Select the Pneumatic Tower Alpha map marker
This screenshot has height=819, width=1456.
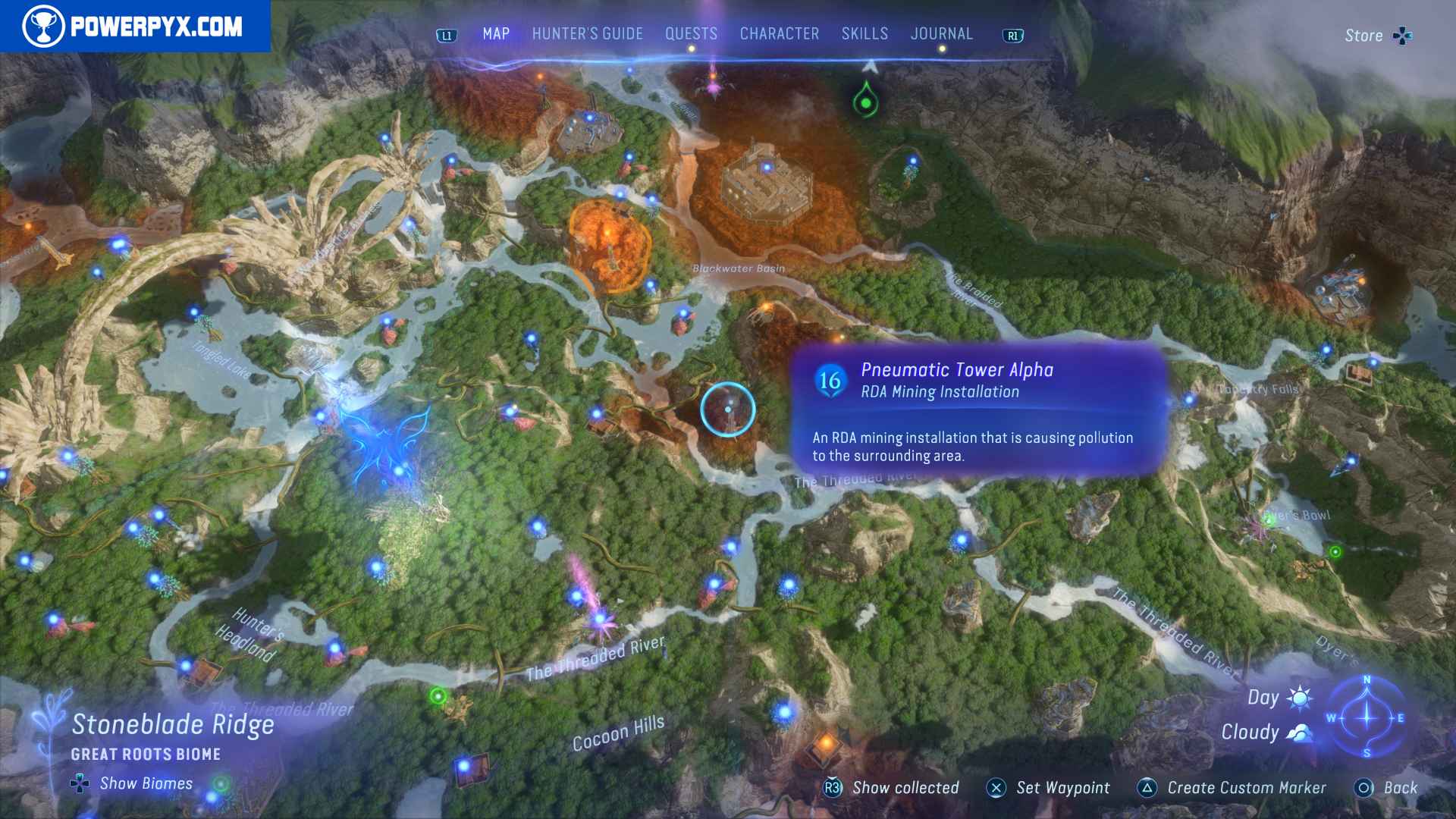[x=829, y=379]
